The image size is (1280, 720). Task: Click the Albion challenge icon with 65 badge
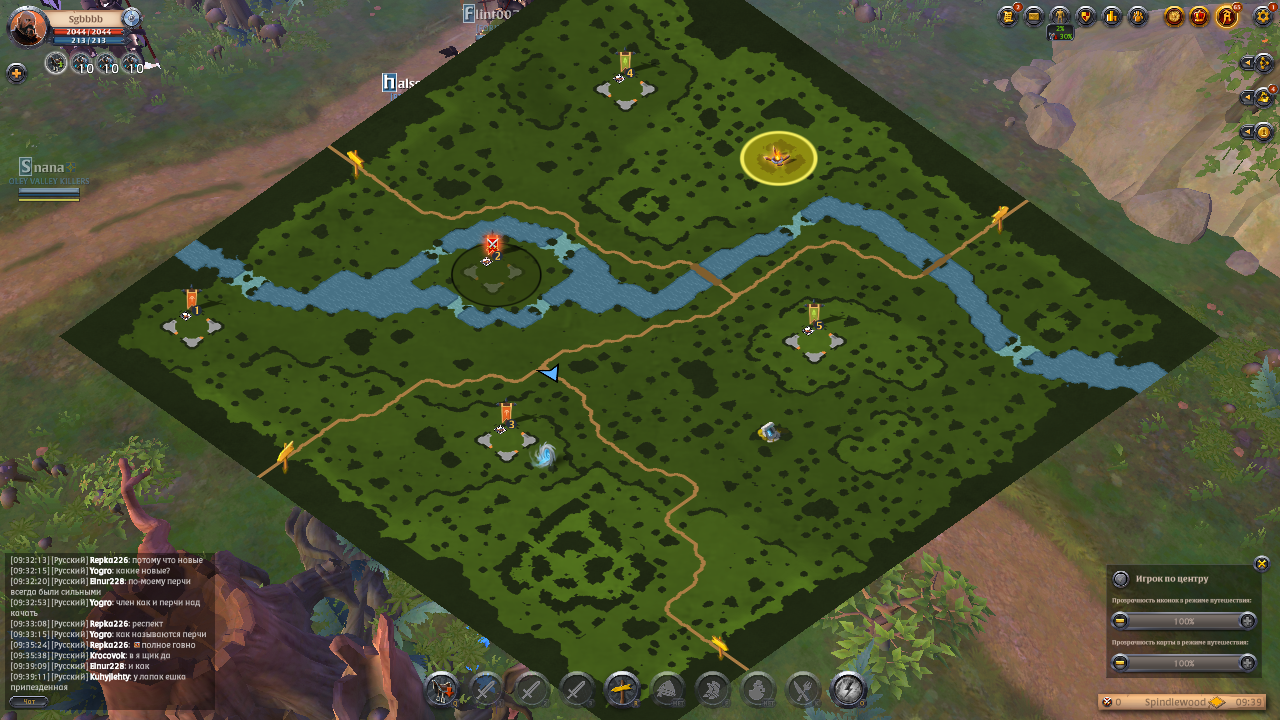tap(1228, 16)
